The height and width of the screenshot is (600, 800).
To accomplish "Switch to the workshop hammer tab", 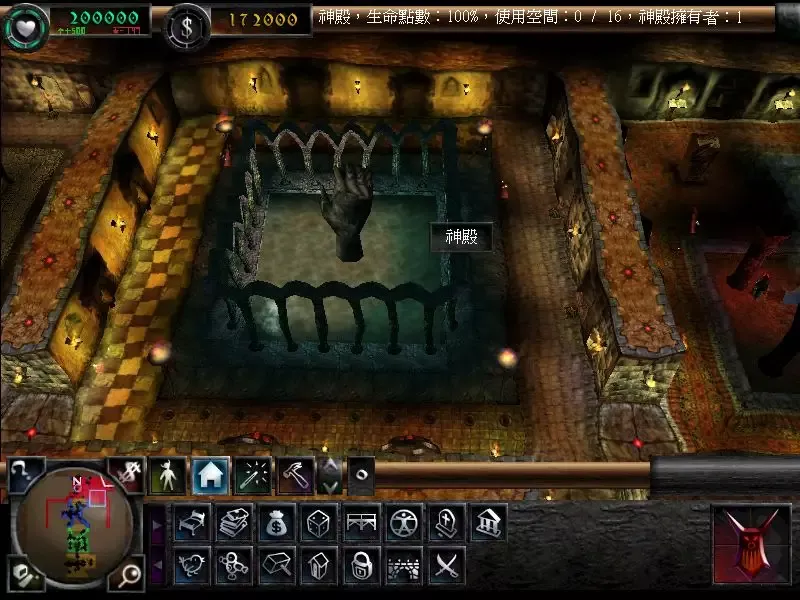I will pyautogui.click(x=296, y=477).
